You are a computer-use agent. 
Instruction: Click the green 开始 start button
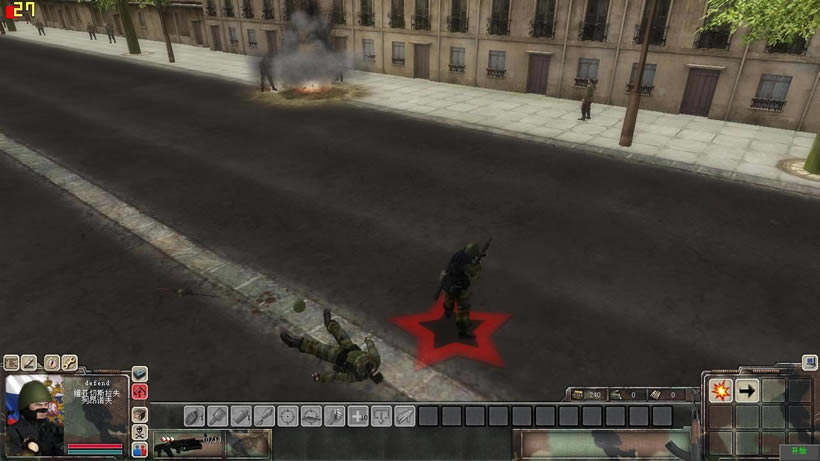pos(798,451)
